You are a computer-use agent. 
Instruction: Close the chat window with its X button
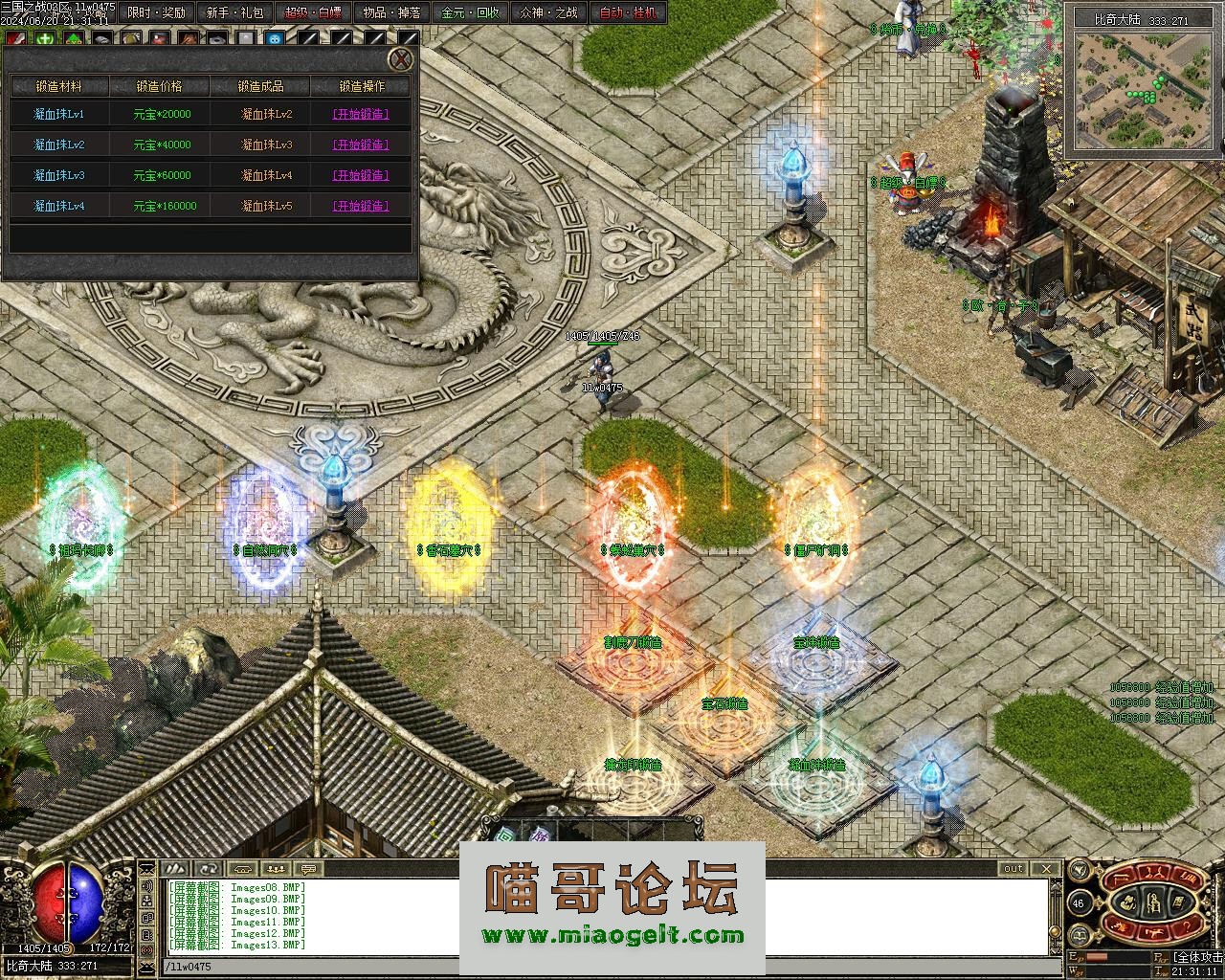1046,869
